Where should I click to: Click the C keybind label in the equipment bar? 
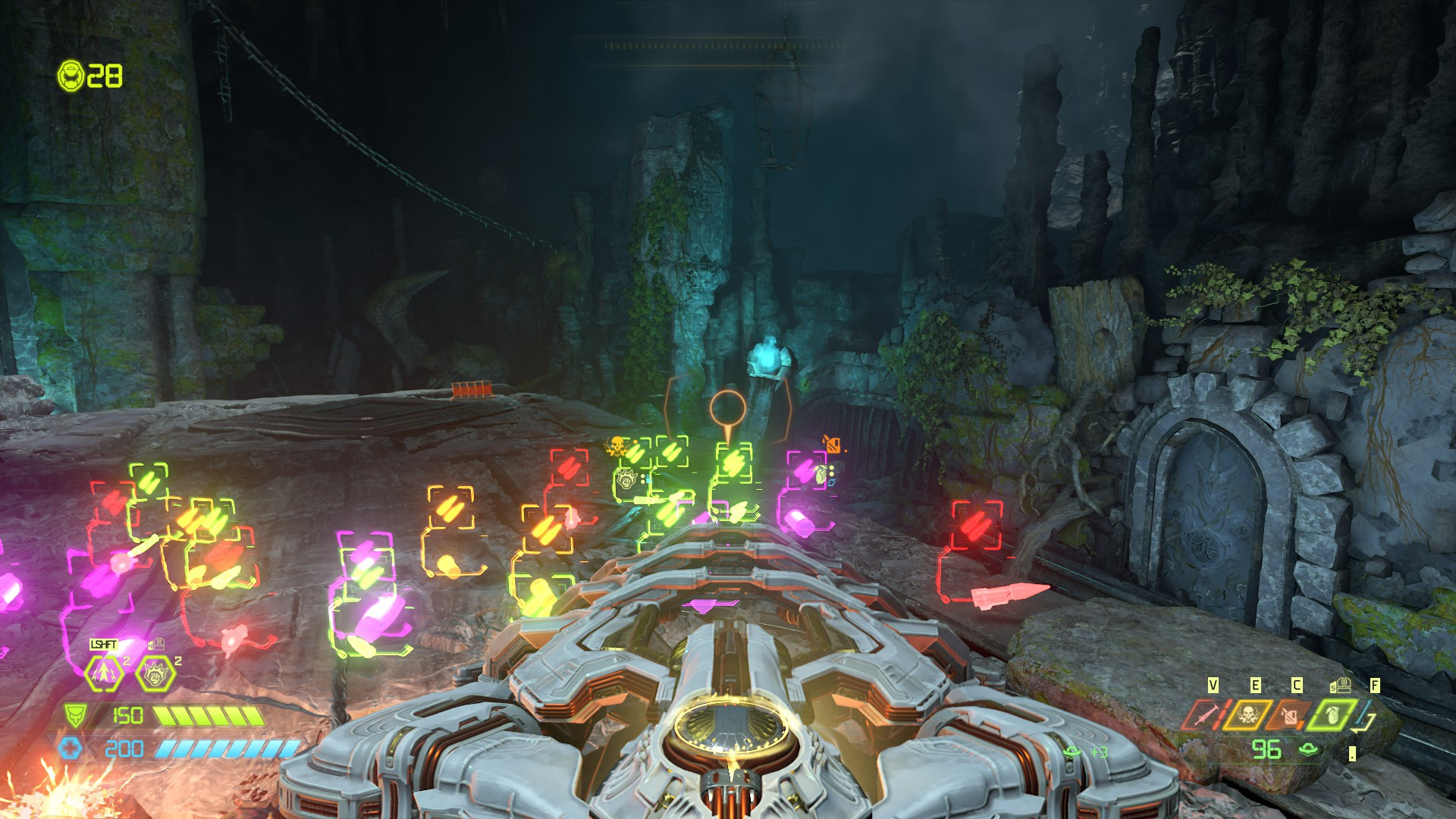[1295, 685]
